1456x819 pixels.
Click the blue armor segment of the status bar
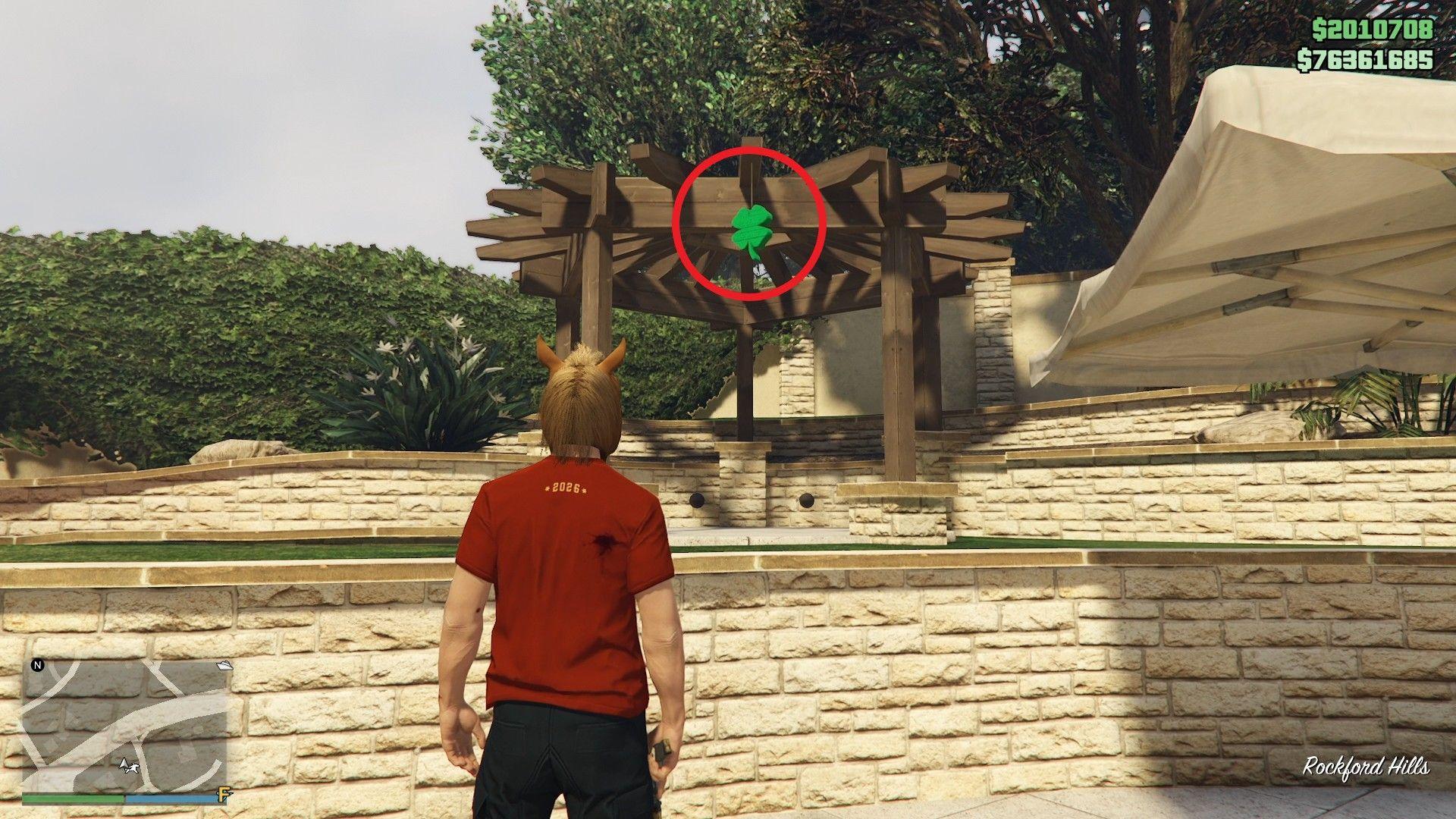pyautogui.click(x=171, y=799)
